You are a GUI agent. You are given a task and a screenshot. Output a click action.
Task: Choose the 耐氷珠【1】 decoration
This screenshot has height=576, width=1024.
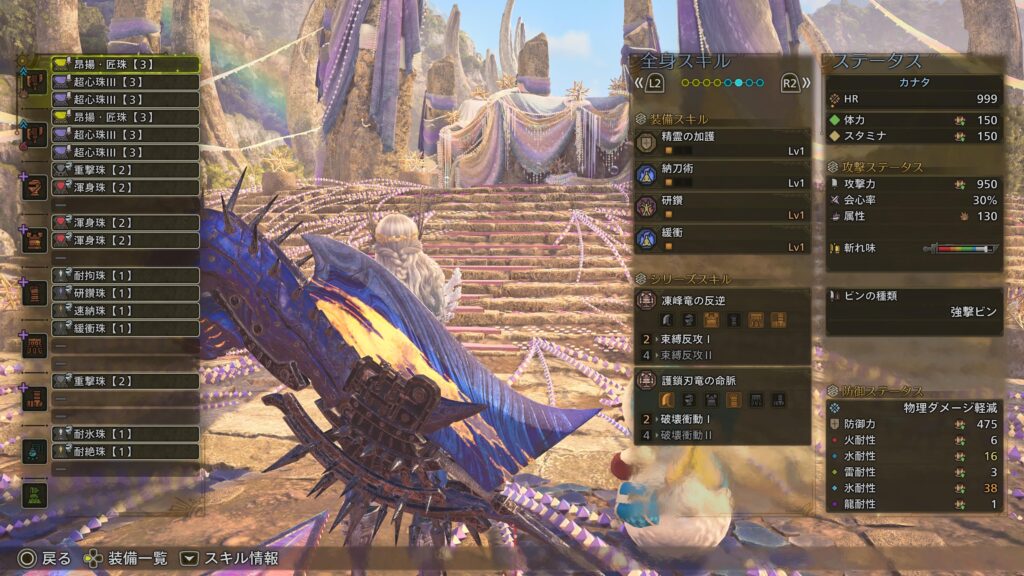point(124,434)
